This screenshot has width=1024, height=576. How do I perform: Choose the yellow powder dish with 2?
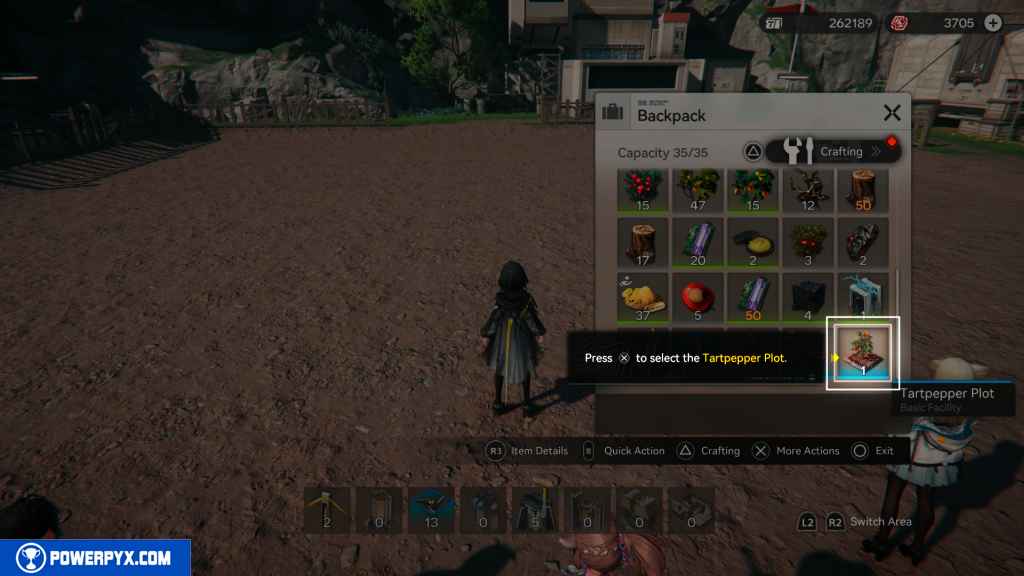[x=753, y=243]
